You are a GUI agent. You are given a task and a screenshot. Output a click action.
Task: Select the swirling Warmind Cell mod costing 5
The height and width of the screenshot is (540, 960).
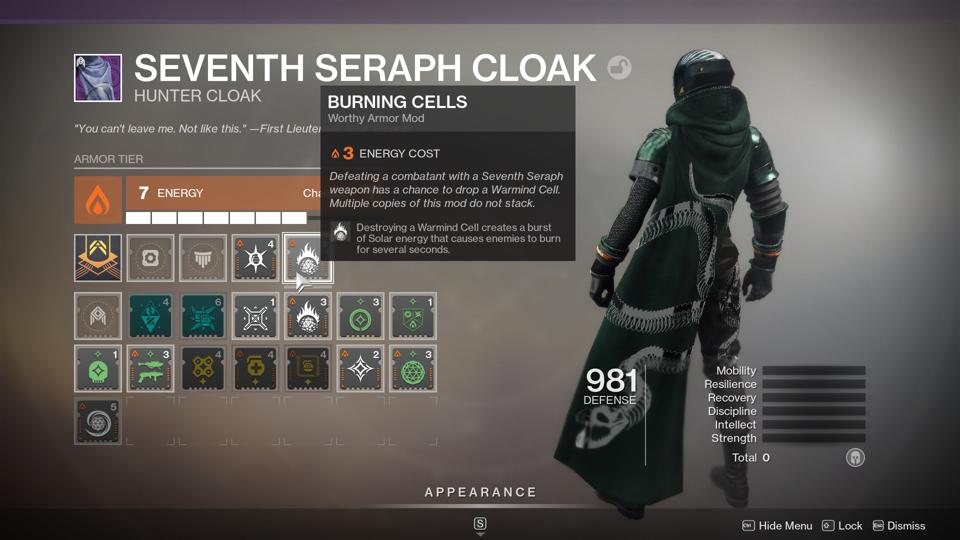(98, 421)
